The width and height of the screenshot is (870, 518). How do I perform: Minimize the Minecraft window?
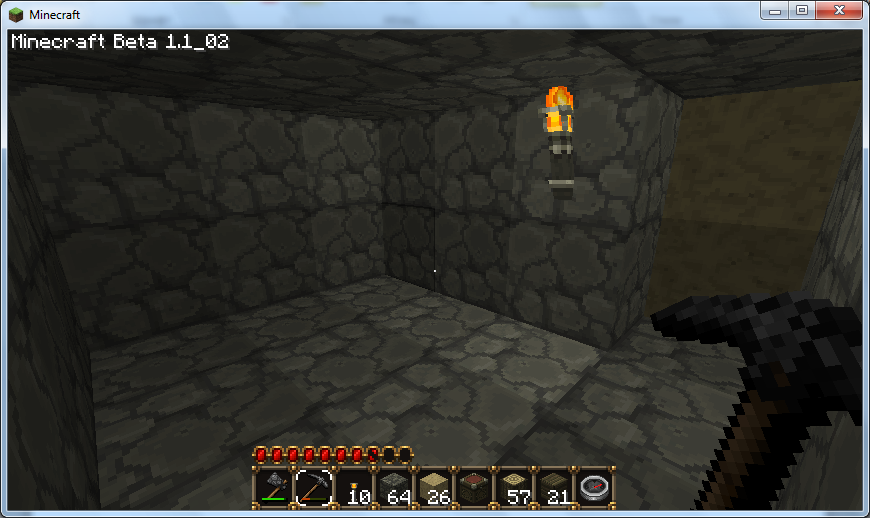tap(775, 10)
